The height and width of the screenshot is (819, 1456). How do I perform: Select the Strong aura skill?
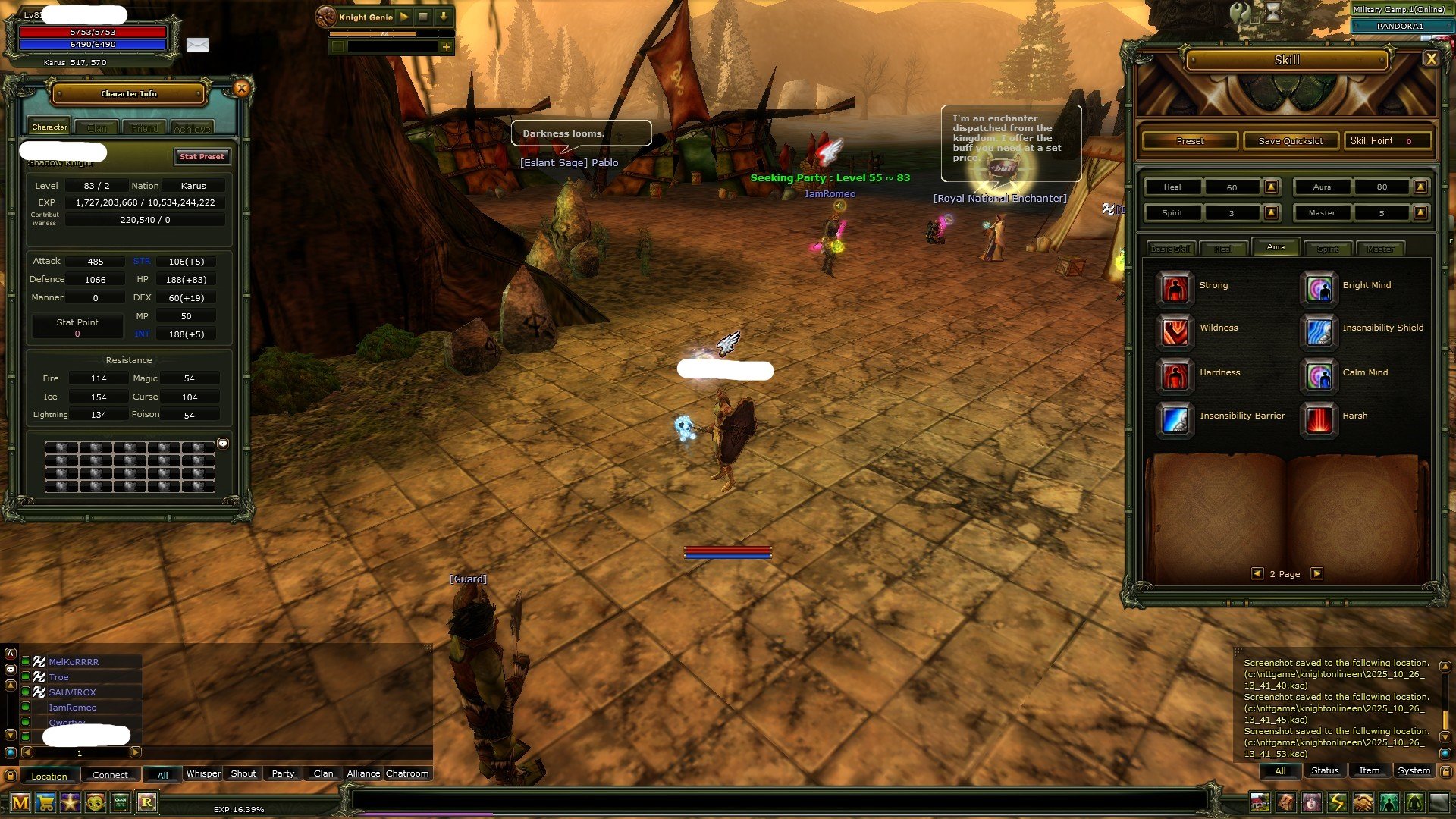click(1175, 287)
